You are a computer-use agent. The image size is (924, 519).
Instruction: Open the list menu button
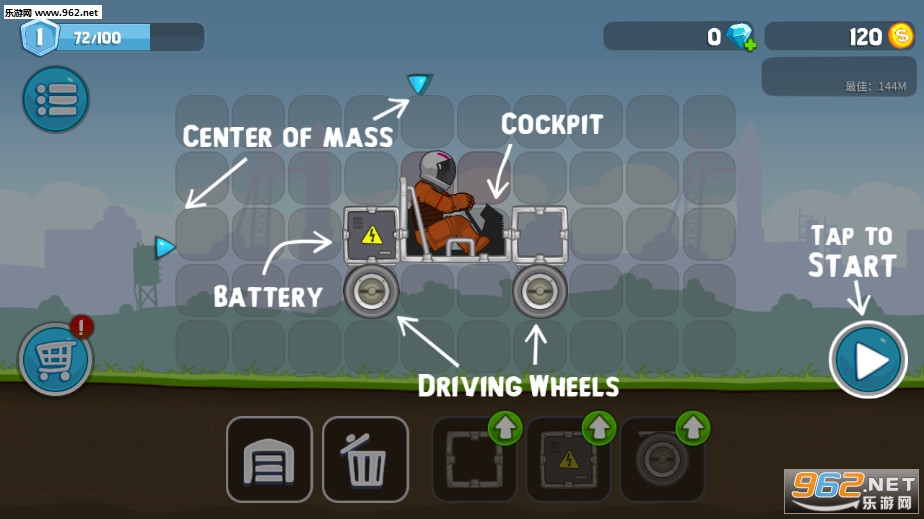click(56, 98)
